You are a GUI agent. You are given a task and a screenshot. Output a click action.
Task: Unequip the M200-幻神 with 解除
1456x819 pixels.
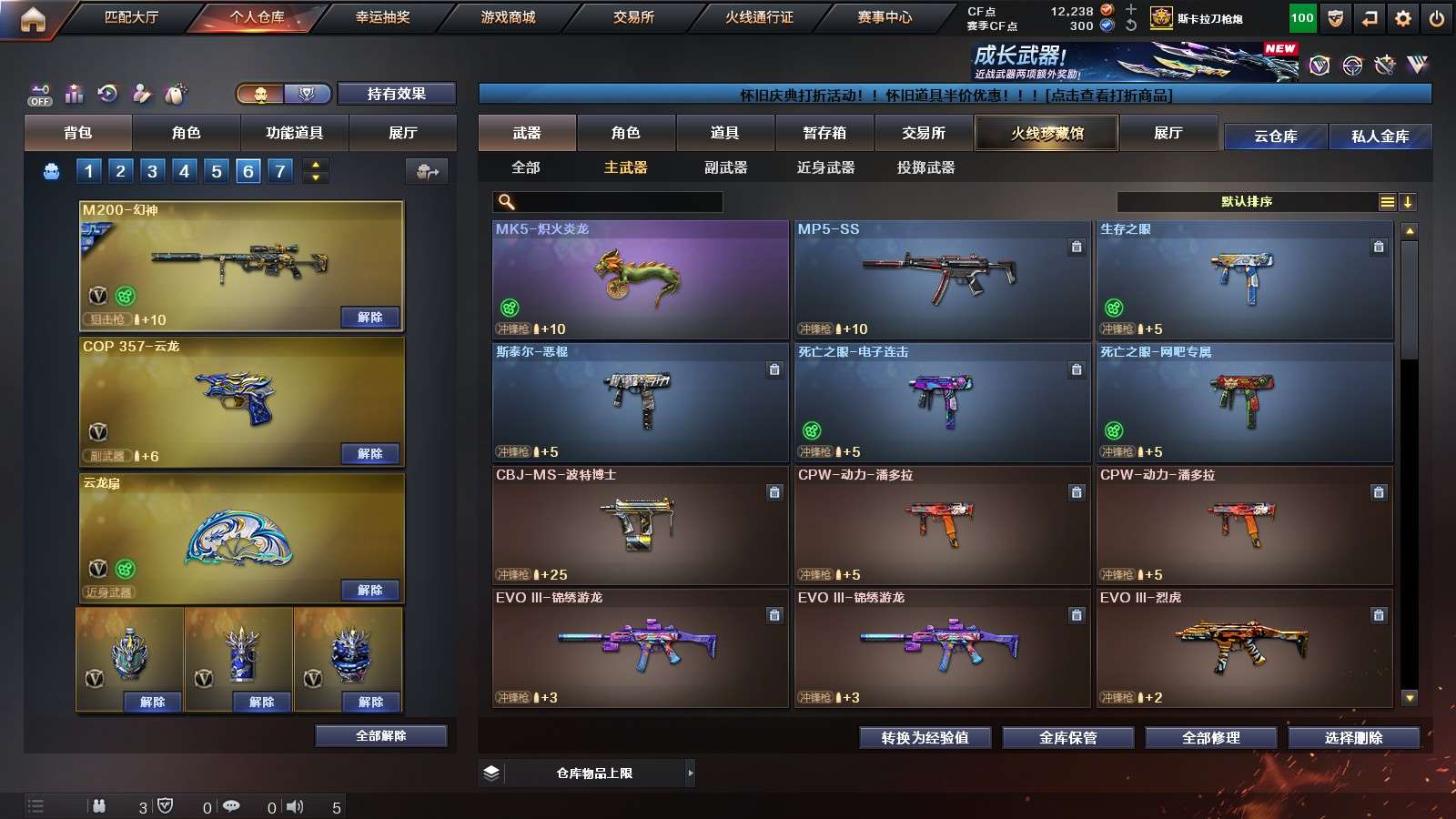tap(369, 318)
